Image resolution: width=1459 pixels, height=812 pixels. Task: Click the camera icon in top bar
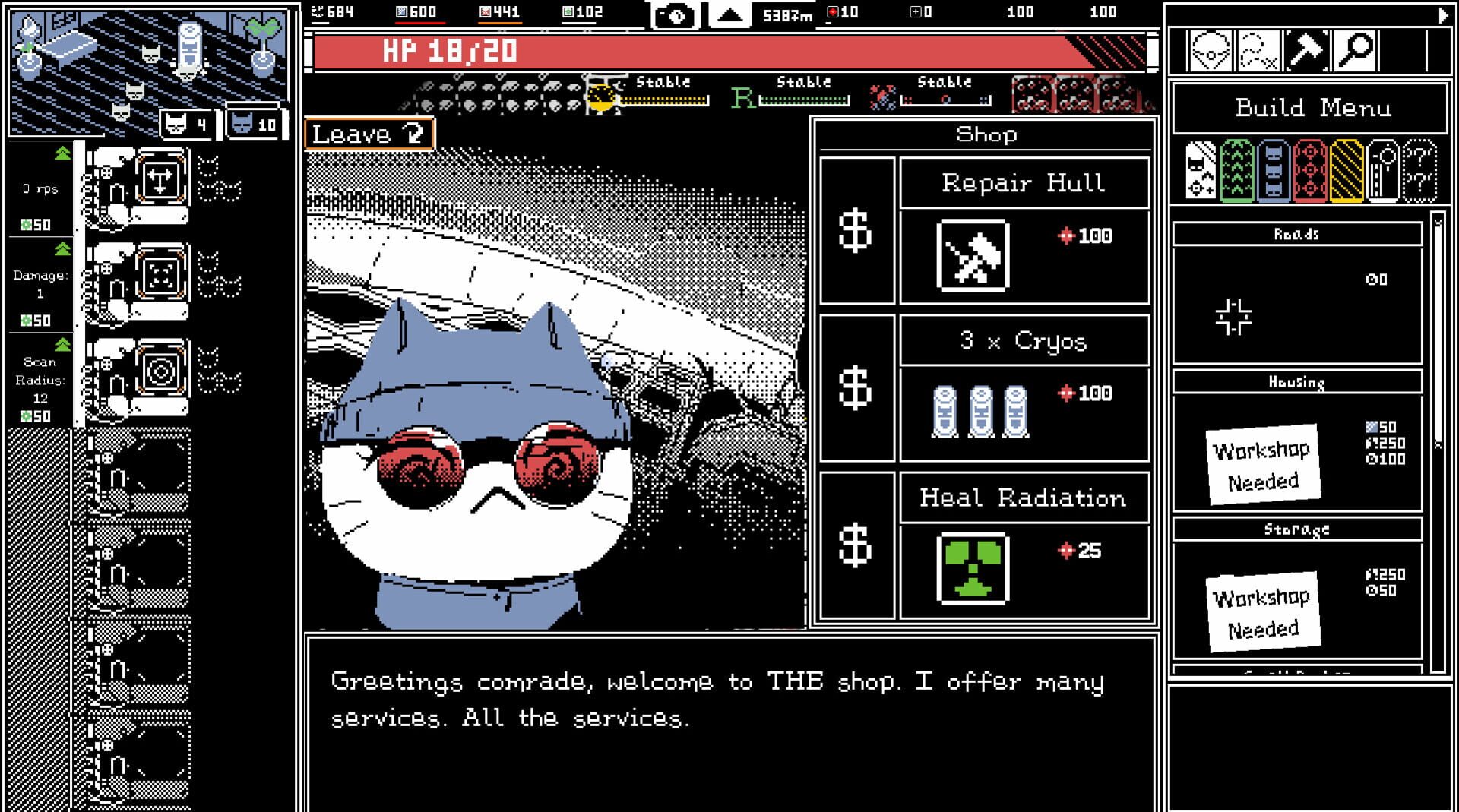[675, 13]
